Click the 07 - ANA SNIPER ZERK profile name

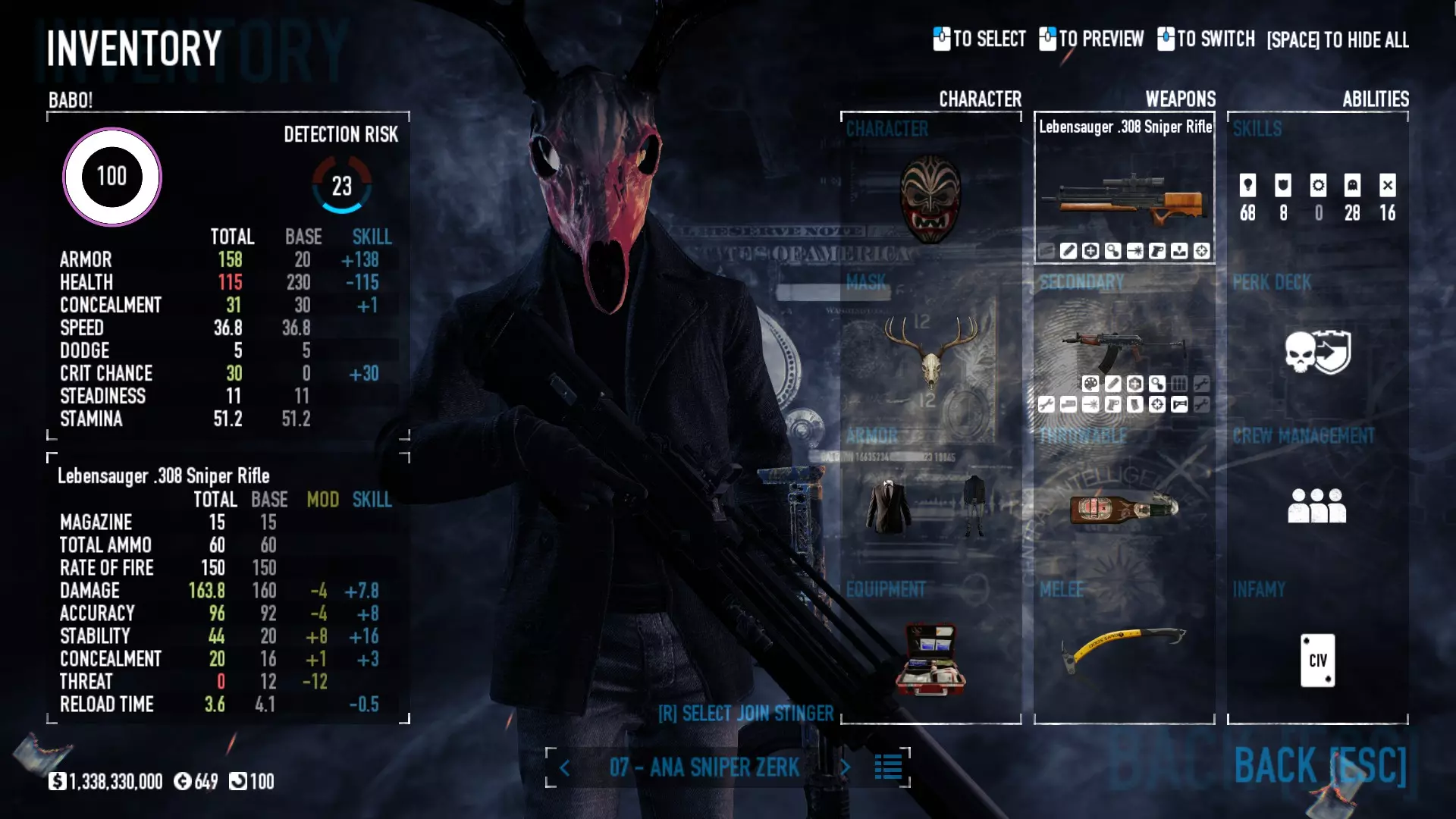point(704,767)
